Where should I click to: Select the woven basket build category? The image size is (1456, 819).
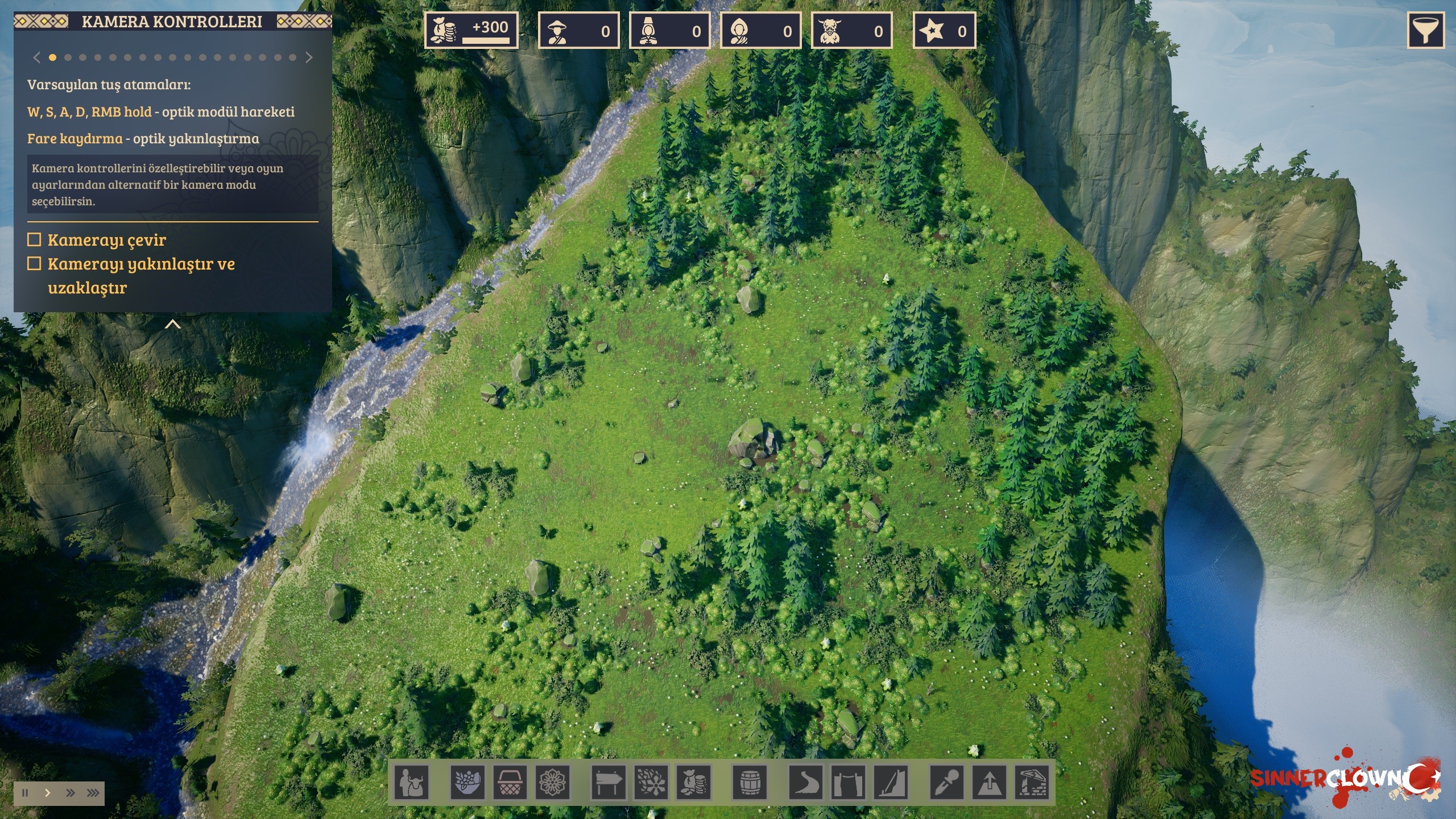tap(510, 783)
